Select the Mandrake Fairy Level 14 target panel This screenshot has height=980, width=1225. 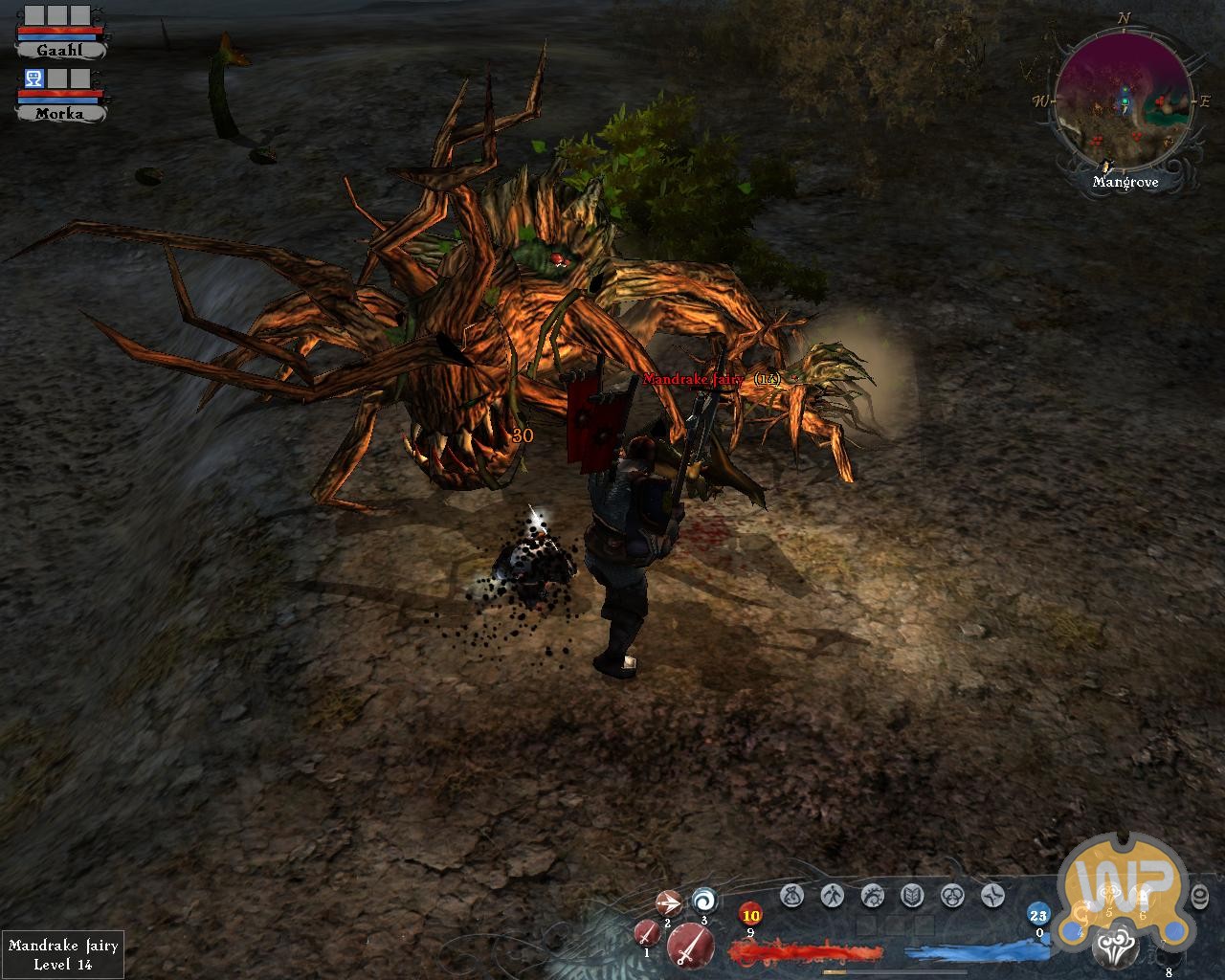63,954
